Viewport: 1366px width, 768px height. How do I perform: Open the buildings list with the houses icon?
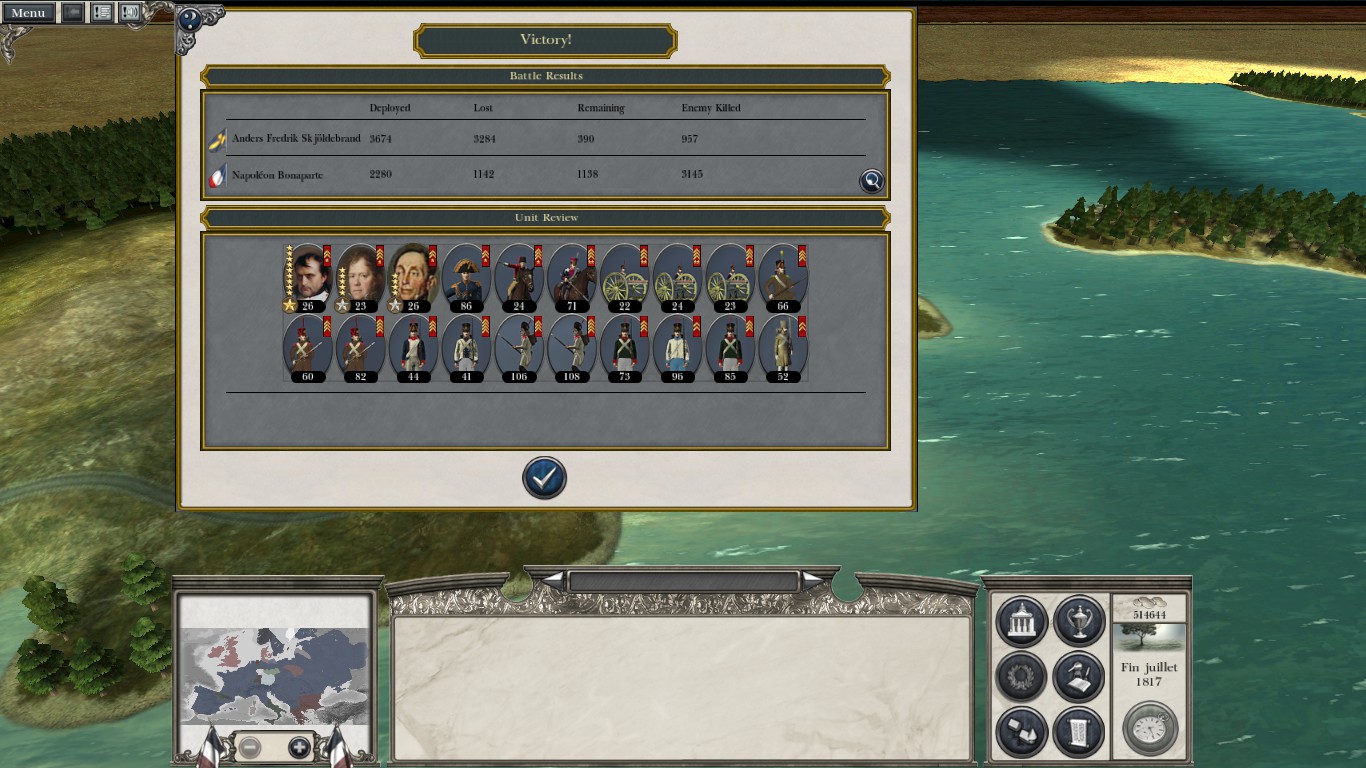(1021, 733)
